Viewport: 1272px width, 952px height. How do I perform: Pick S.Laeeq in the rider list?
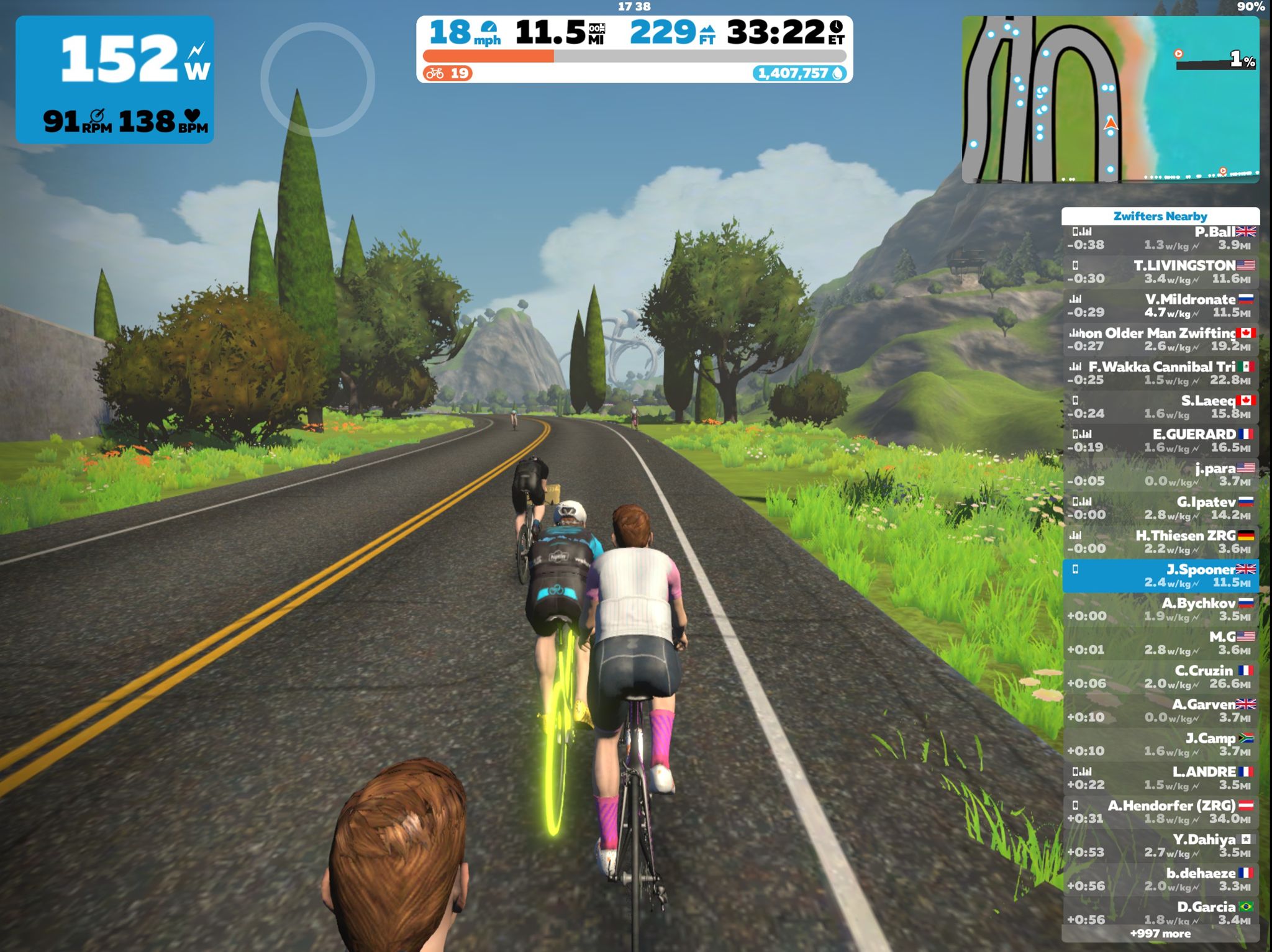coord(1160,407)
